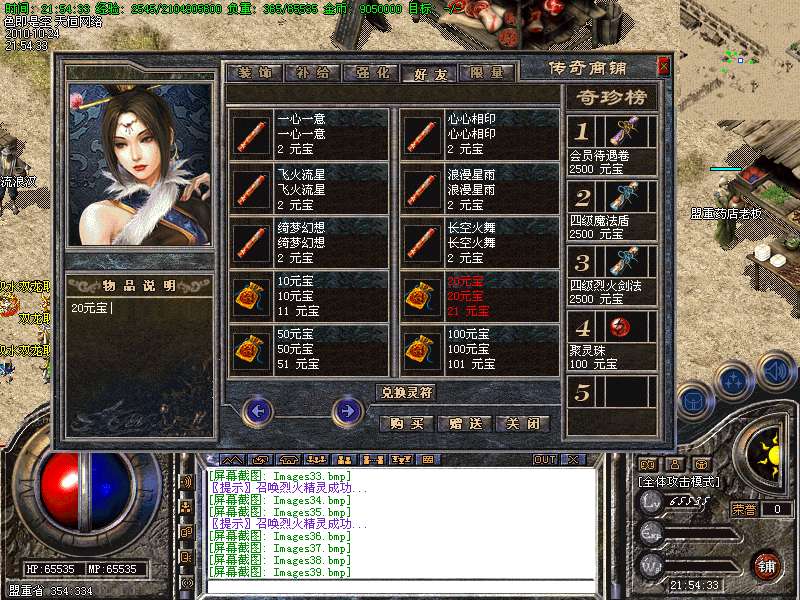Close the shop with the red X
The width and height of the screenshot is (800, 600).
pos(663,67)
